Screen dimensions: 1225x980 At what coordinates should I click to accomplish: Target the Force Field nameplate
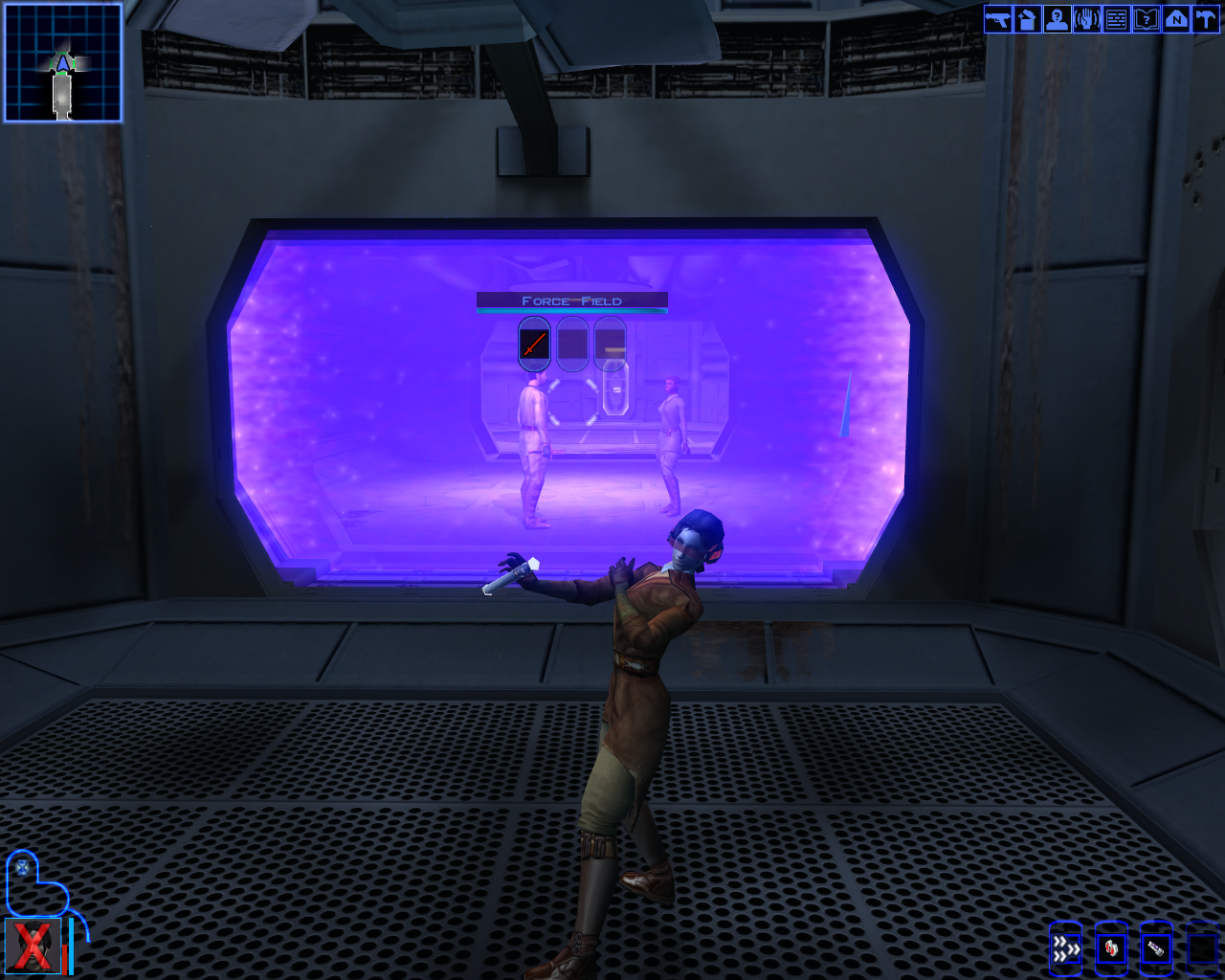571,301
